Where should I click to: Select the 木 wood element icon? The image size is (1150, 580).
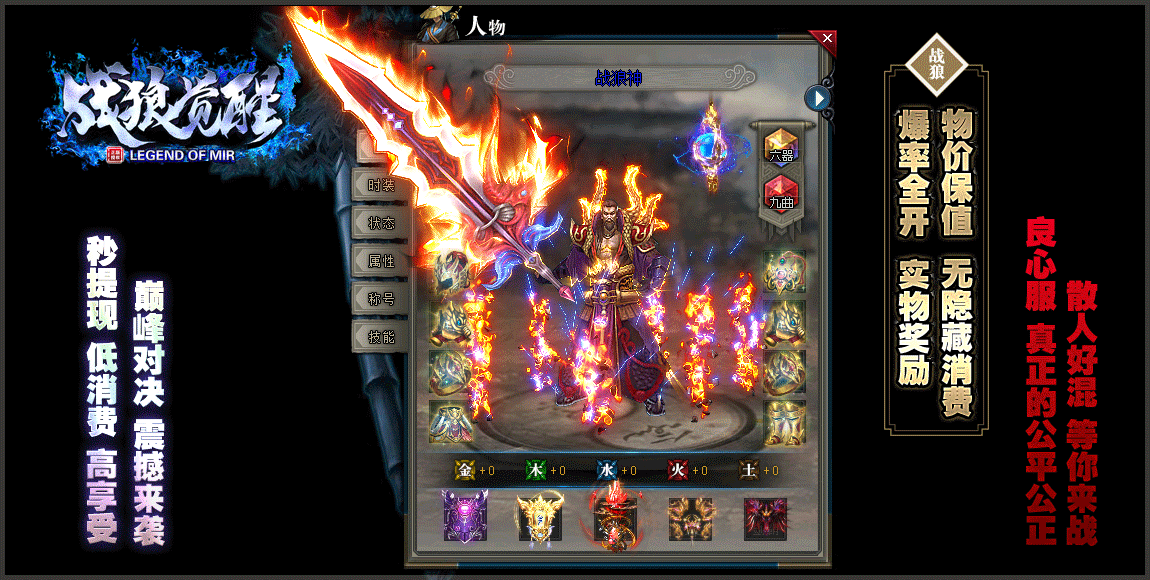(x=536, y=470)
